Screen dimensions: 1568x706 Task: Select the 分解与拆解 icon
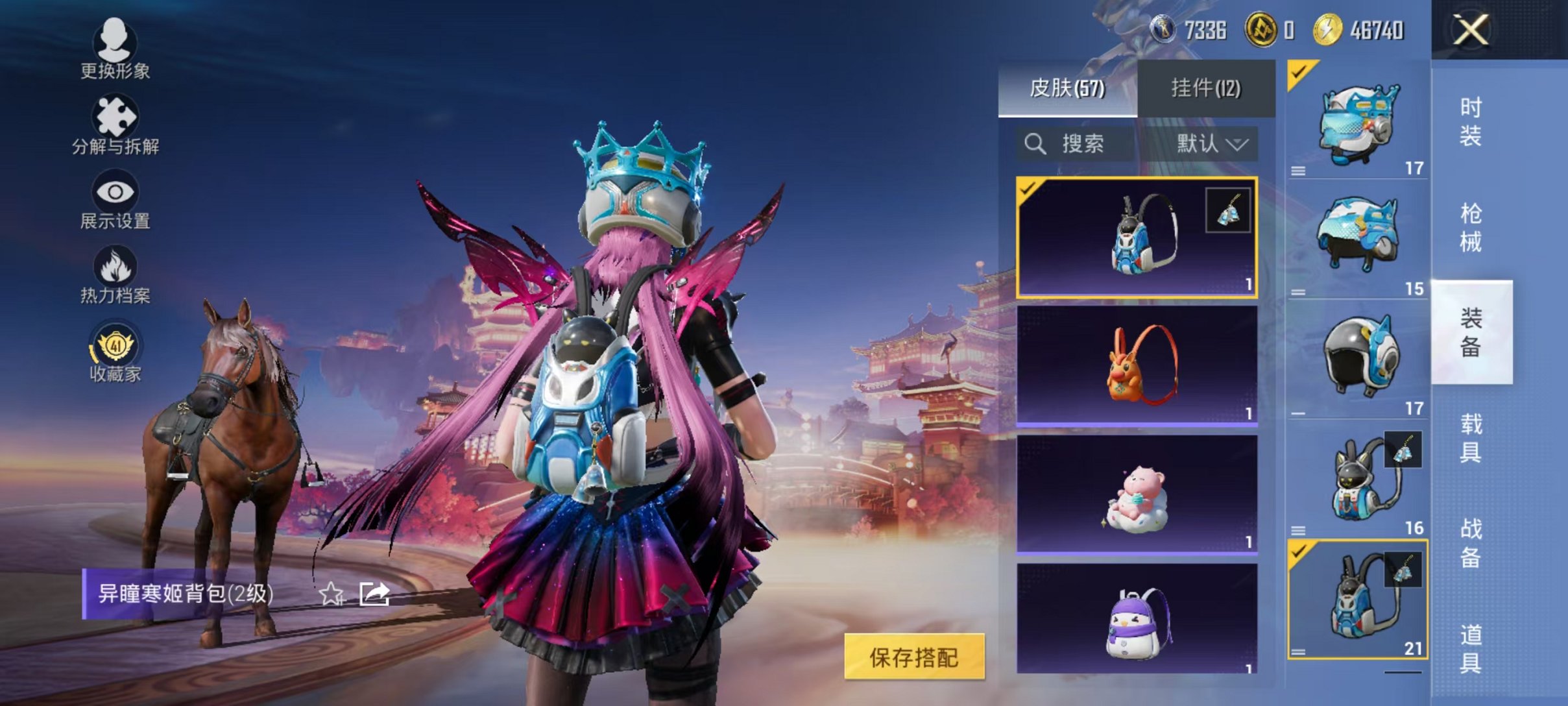(115, 130)
